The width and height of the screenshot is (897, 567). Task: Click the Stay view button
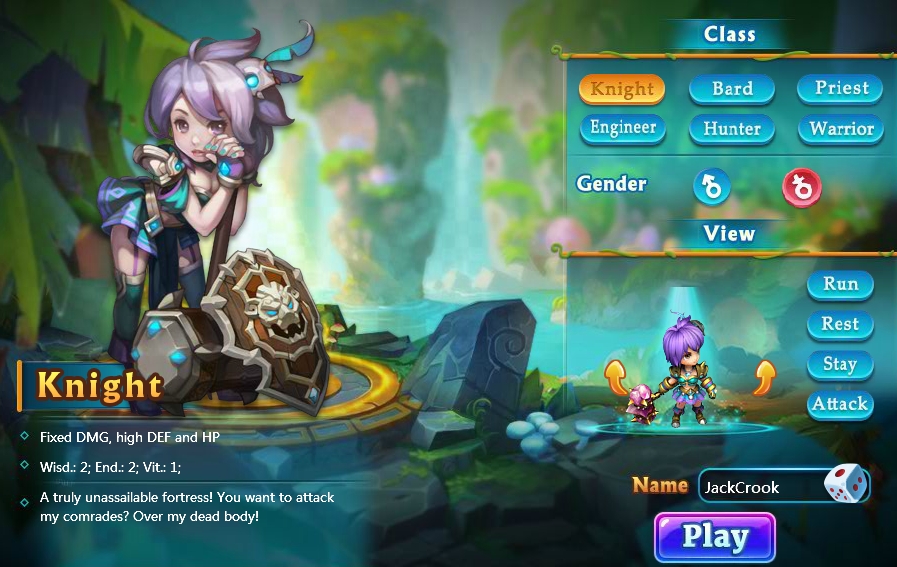(x=840, y=364)
